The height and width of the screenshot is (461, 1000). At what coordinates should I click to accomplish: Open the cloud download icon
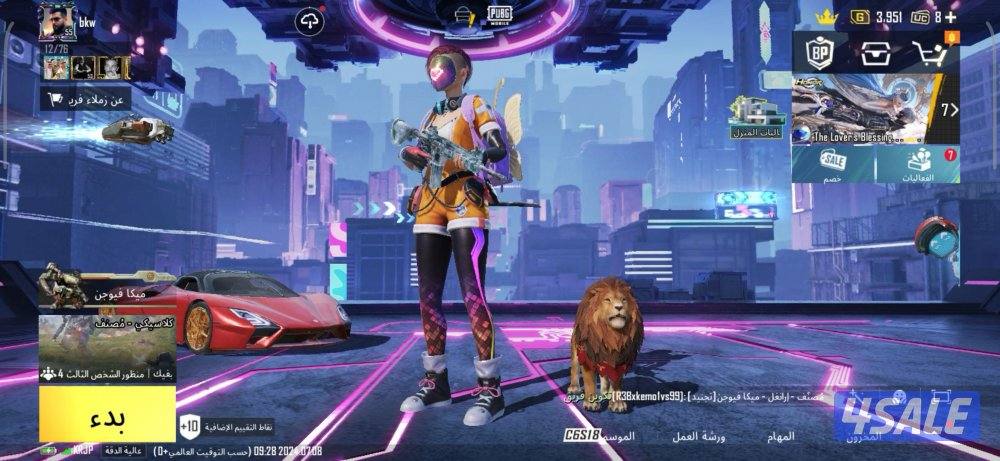(x=311, y=20)
